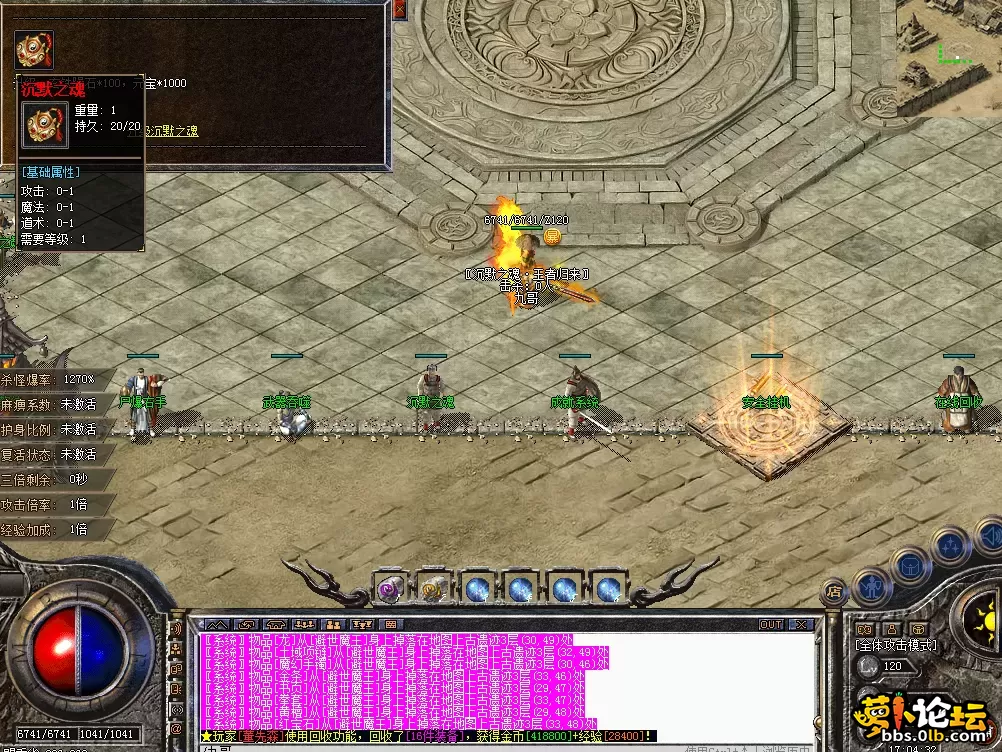Viewport: 1002px width, 752px height.
Task: Open the character equipment panel icon
Action: [x=871, y=585]
